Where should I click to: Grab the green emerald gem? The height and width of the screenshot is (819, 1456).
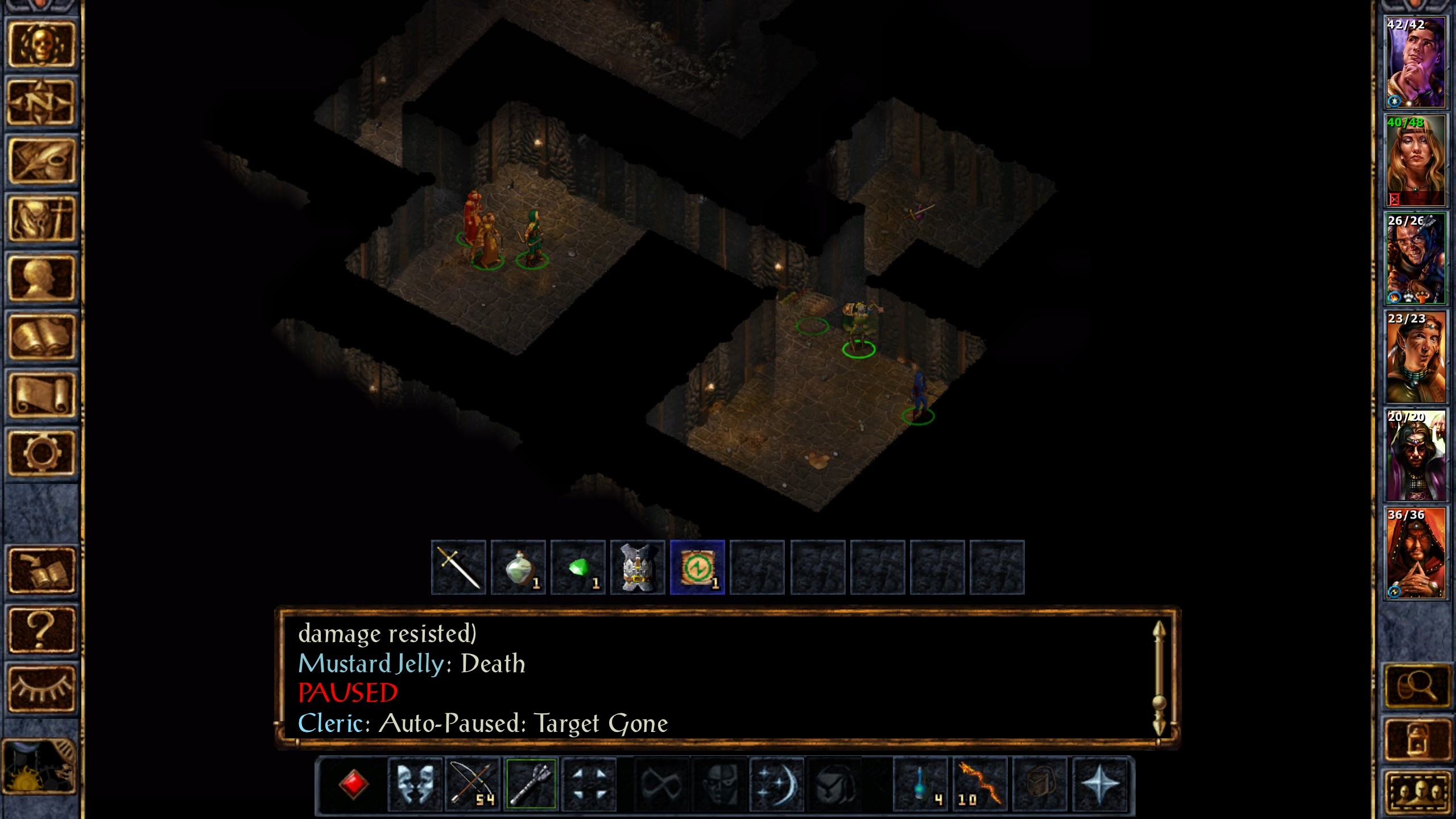578,567
